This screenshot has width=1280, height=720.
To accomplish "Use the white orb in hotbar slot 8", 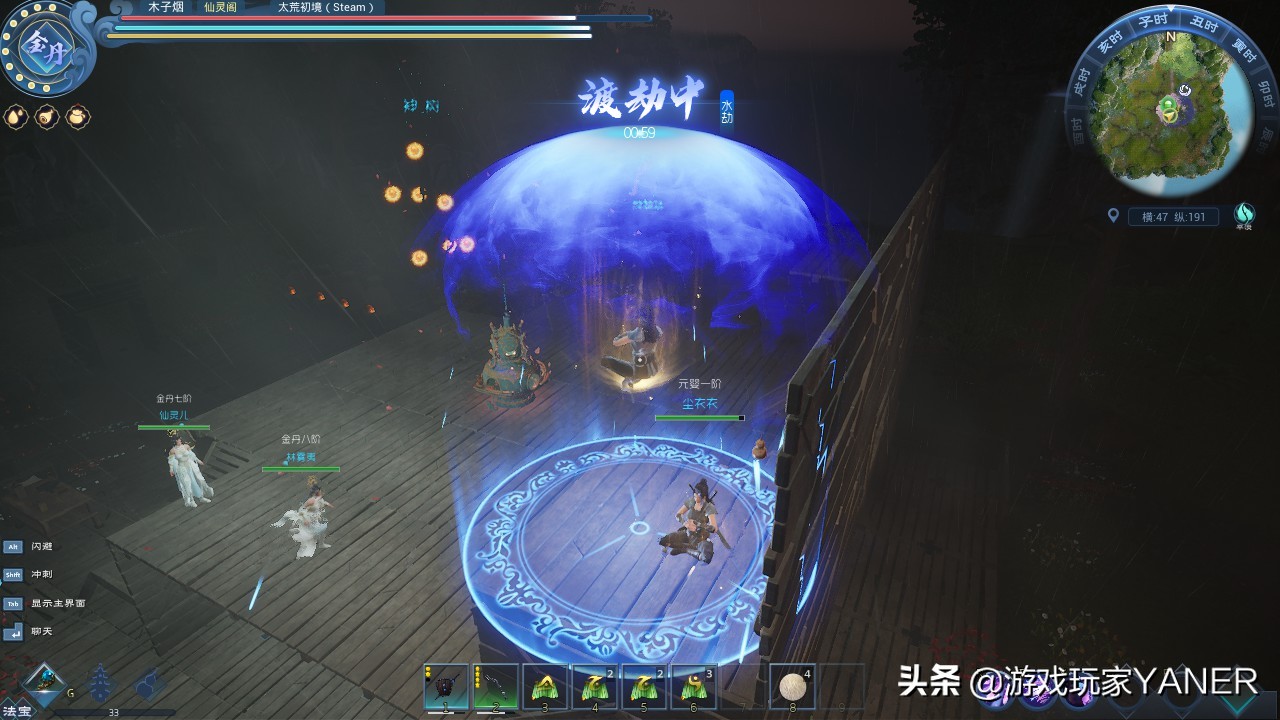I will pyautogui.click(x=795, y=684).
